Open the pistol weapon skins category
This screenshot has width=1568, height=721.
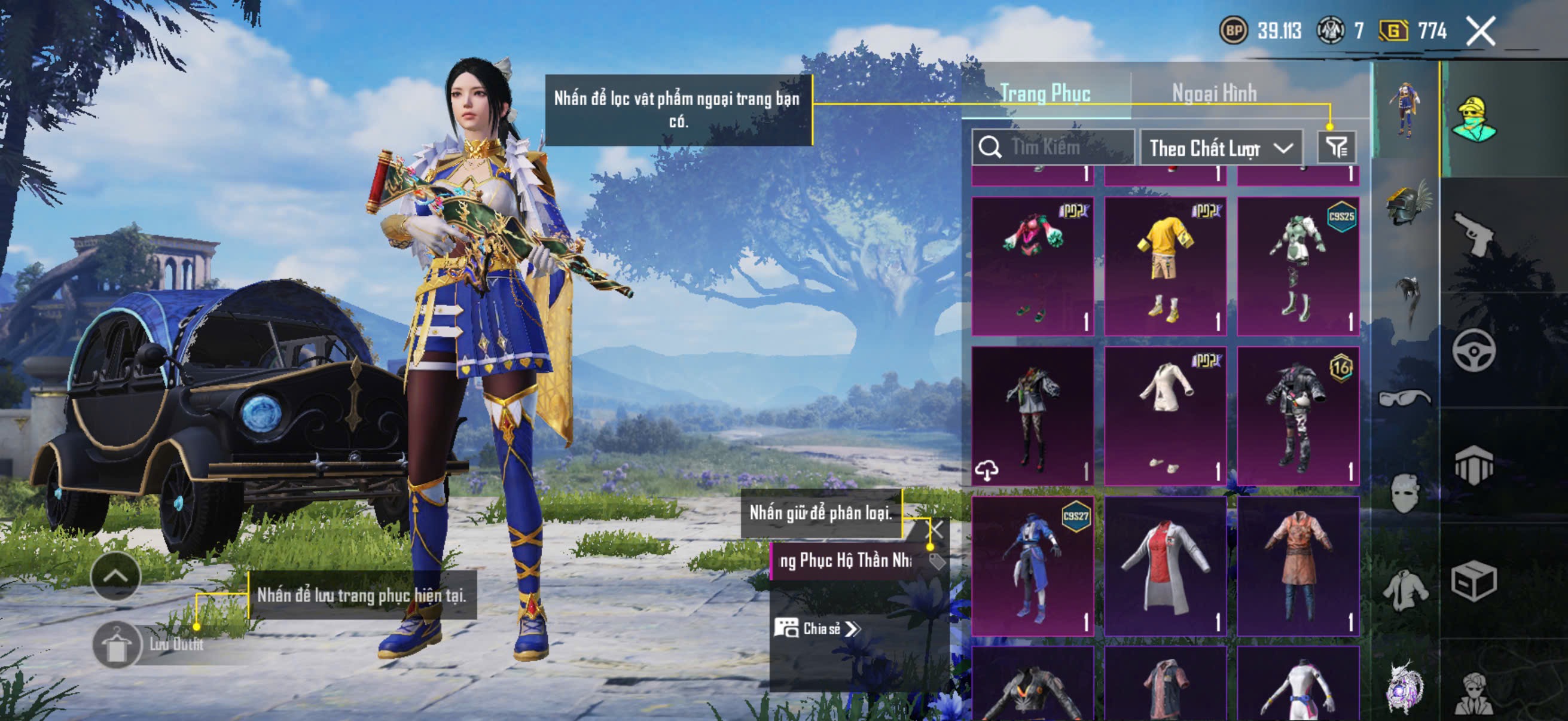click(x=1473, y=234)
